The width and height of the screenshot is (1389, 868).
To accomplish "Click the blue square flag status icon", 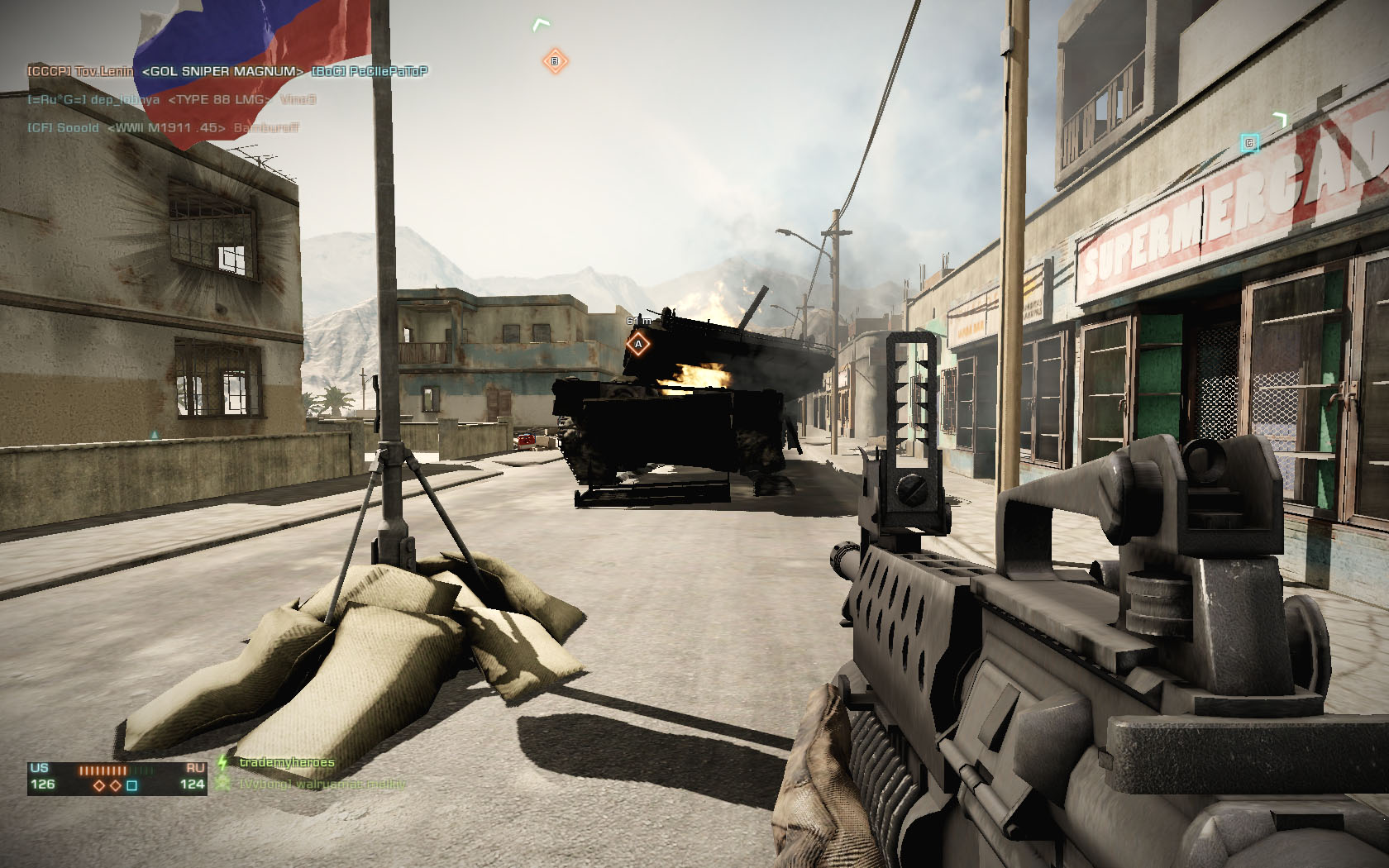I will coord(131,785).
